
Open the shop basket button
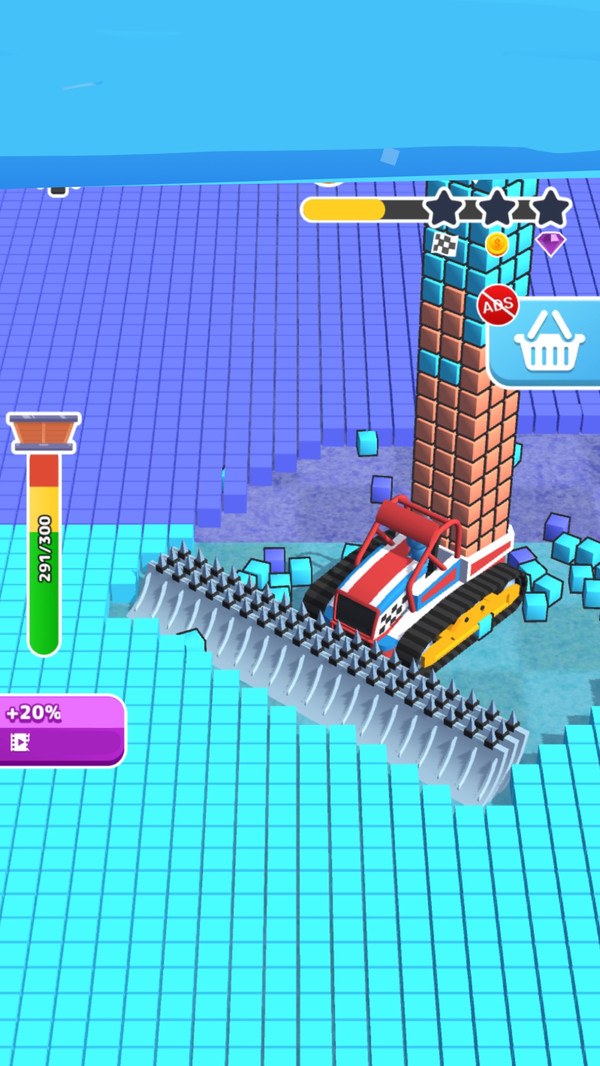[548, 342]
